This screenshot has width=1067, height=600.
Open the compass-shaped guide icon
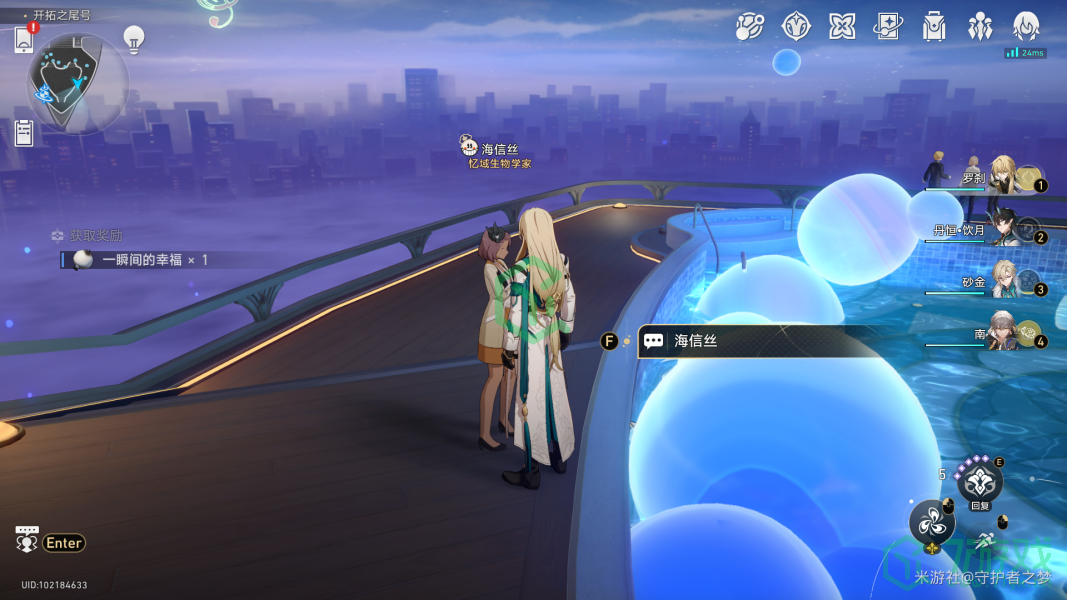click(x=796, y=27)
